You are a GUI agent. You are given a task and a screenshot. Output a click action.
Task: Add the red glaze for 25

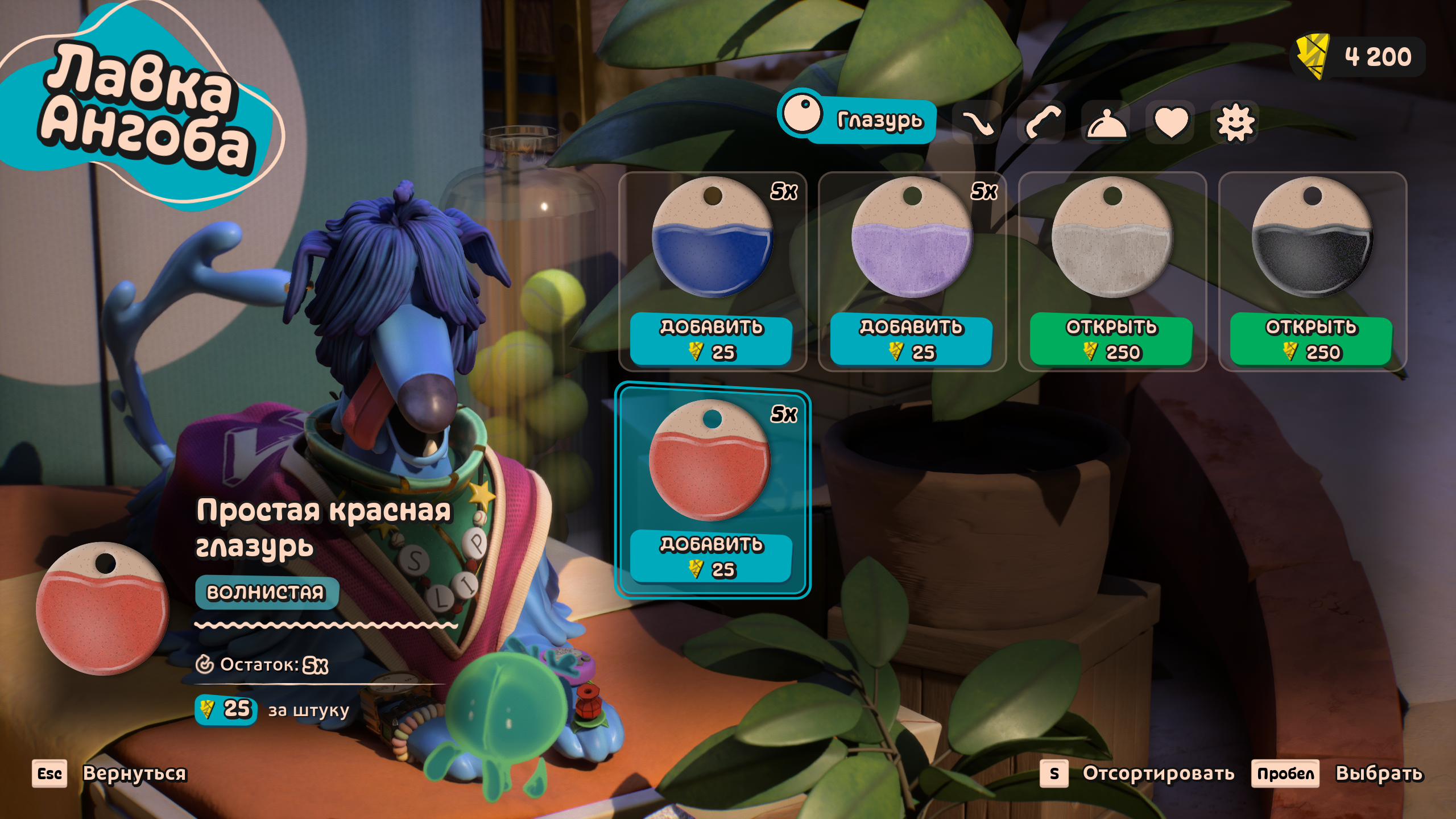[x=711, y=557]
